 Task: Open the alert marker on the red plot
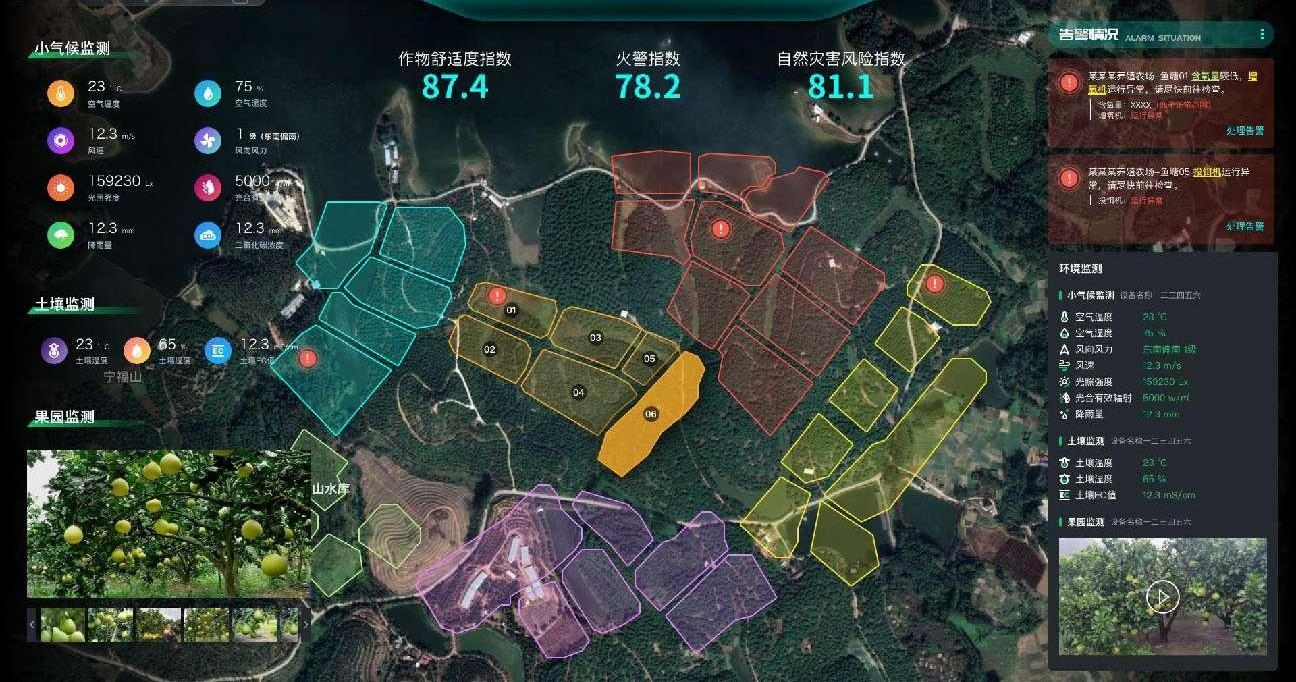coord(720,229)
